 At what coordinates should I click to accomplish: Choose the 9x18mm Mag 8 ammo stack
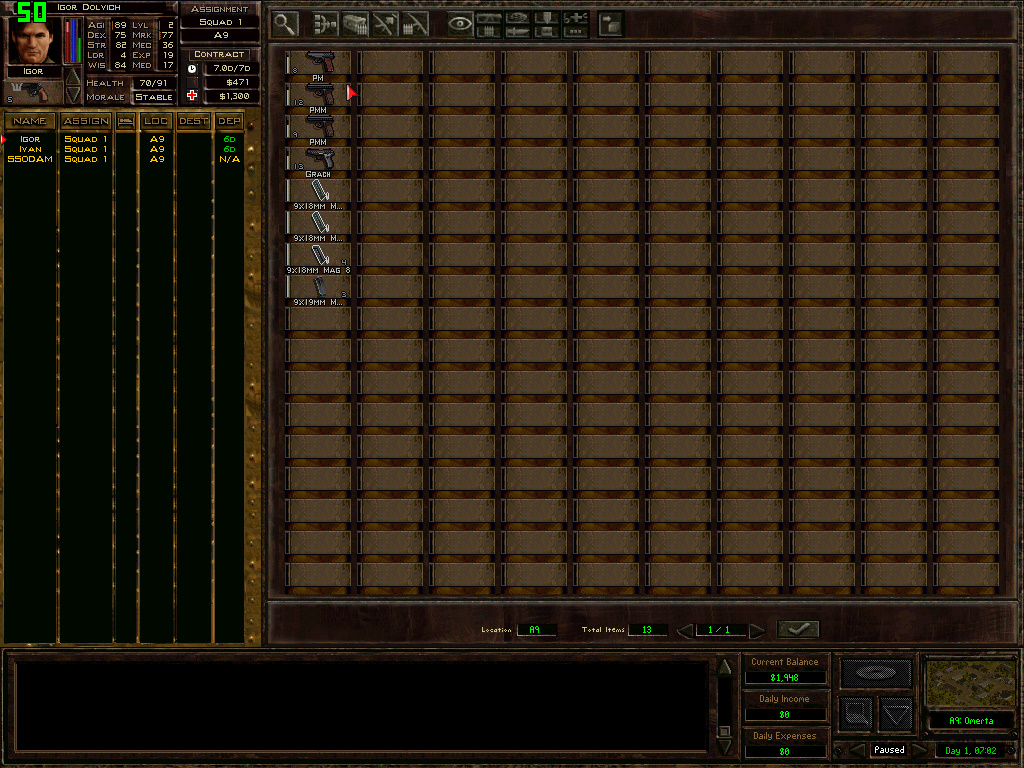tap(318, 256)
